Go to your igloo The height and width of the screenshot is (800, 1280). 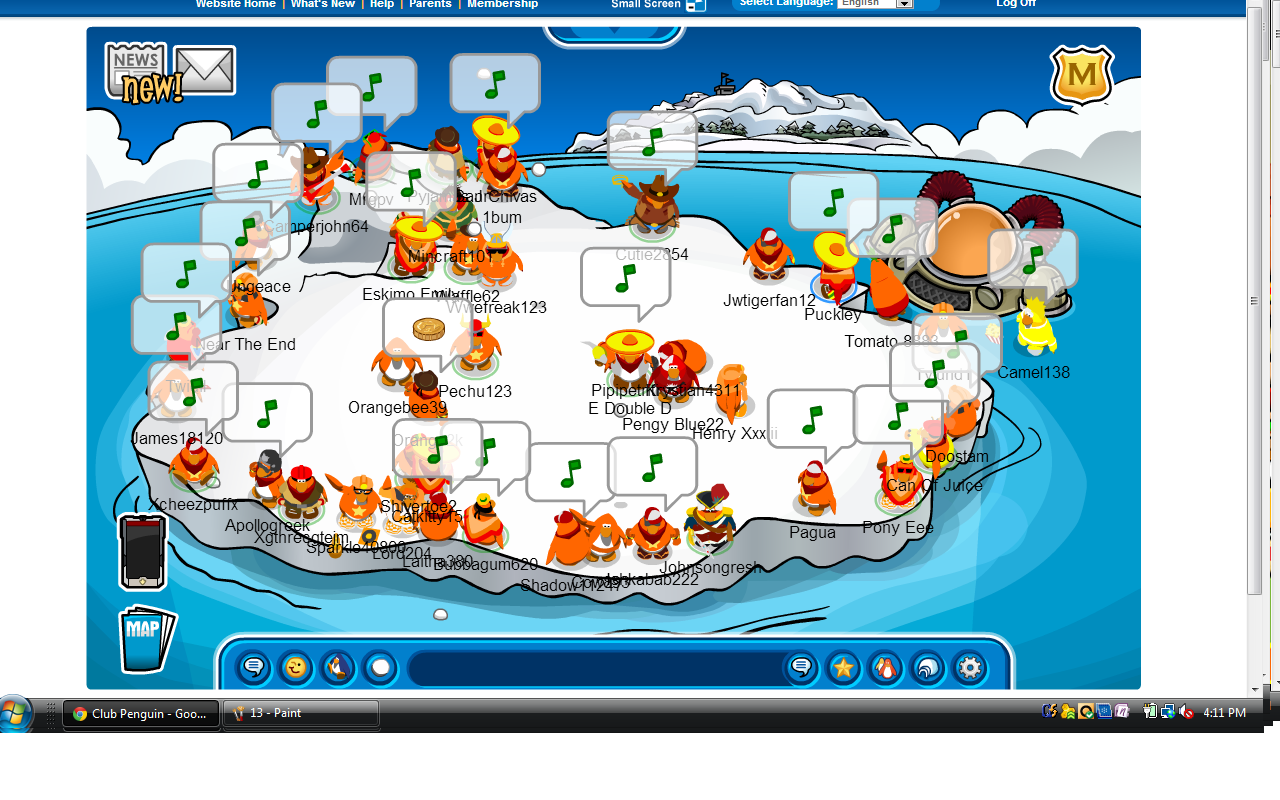coord(928,667)
